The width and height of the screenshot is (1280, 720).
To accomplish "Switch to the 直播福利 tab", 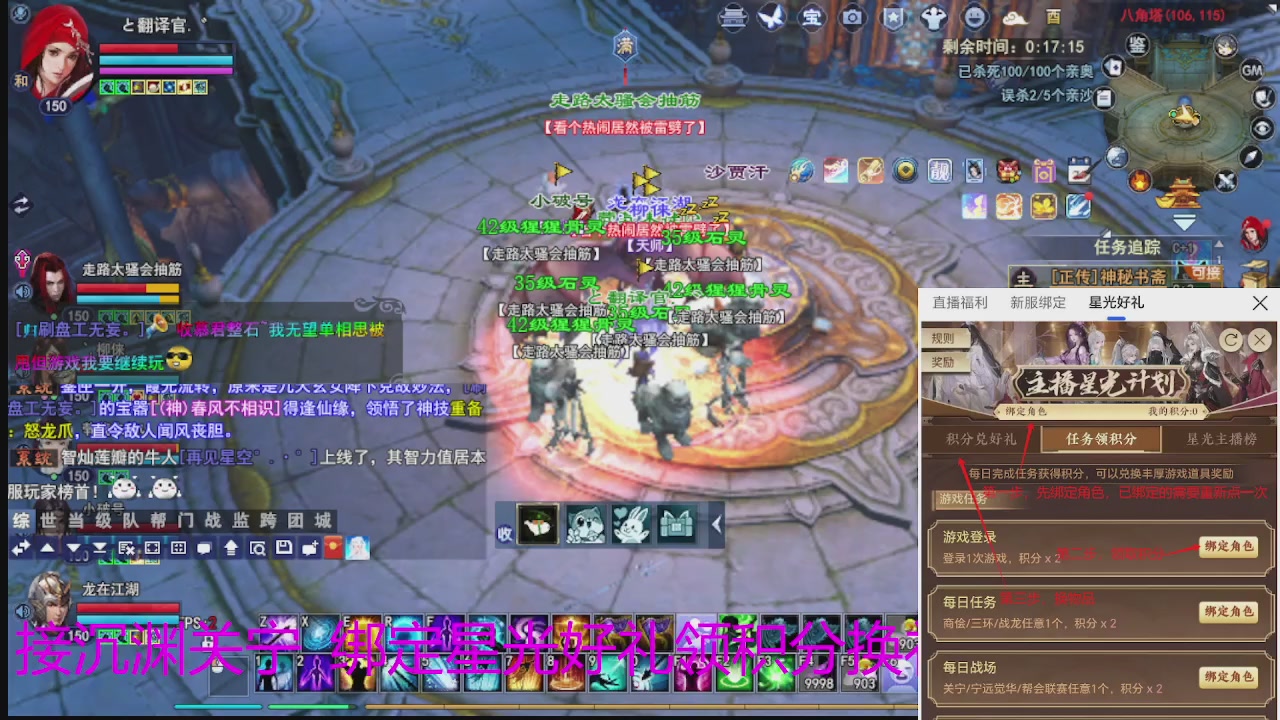I will (962, 303).
